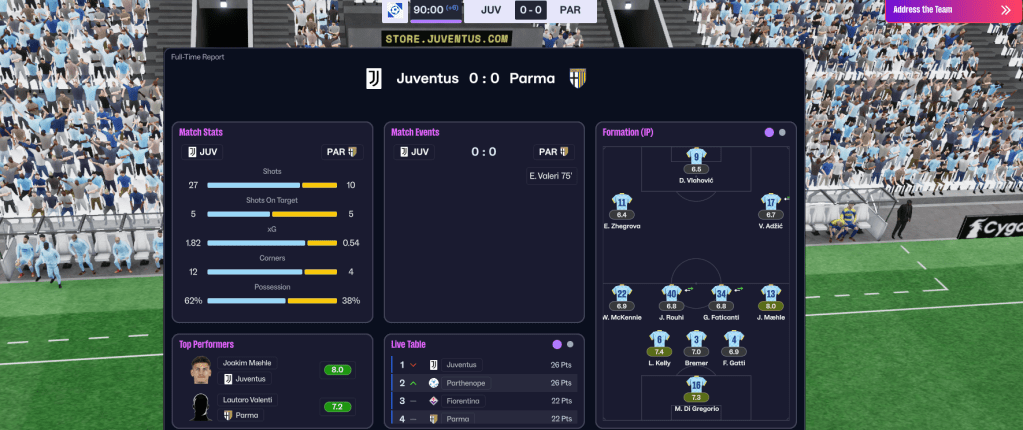Select F. Gatti in the formation
Viewport: 1023px width, 430px height.
tap(733, 341)
